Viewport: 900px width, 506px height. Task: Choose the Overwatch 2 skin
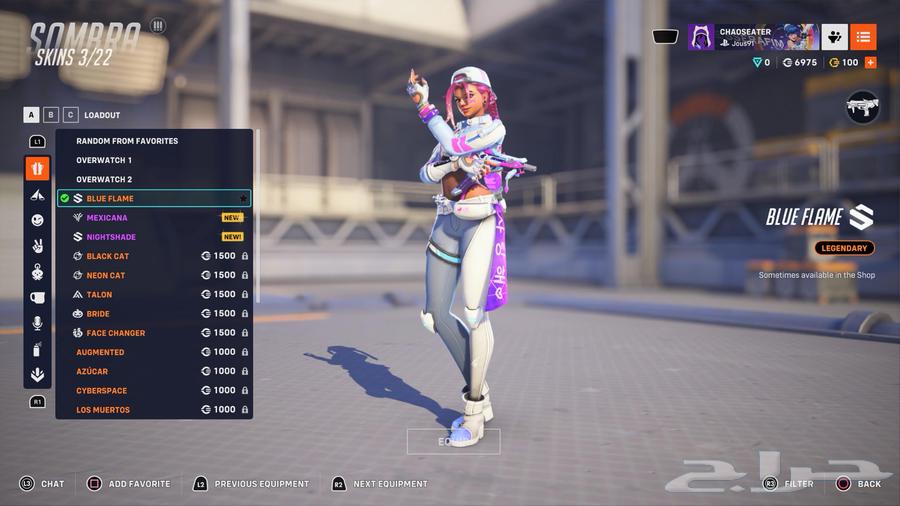(104, 180)
